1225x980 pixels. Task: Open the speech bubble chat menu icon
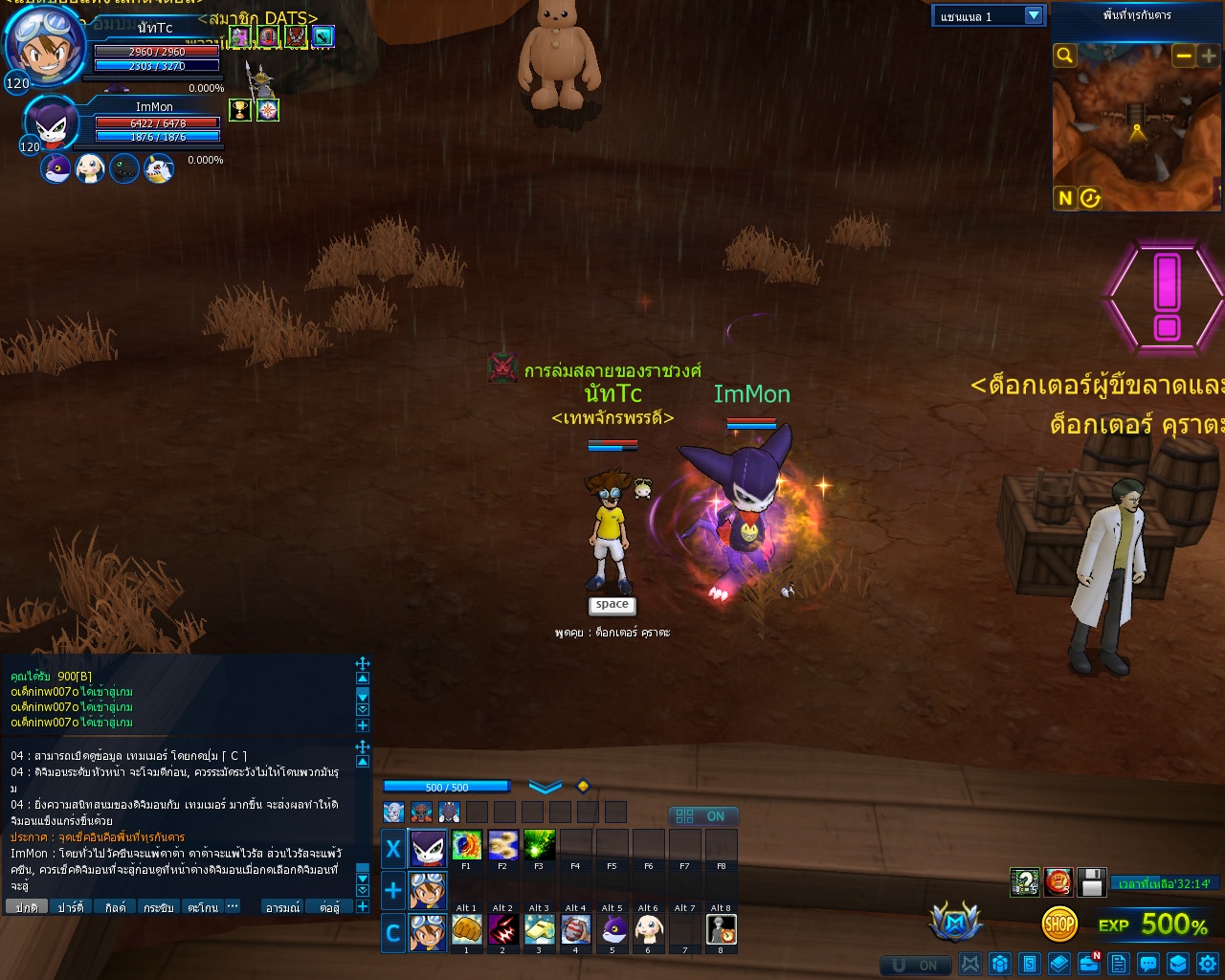(x=1148, y=964)
